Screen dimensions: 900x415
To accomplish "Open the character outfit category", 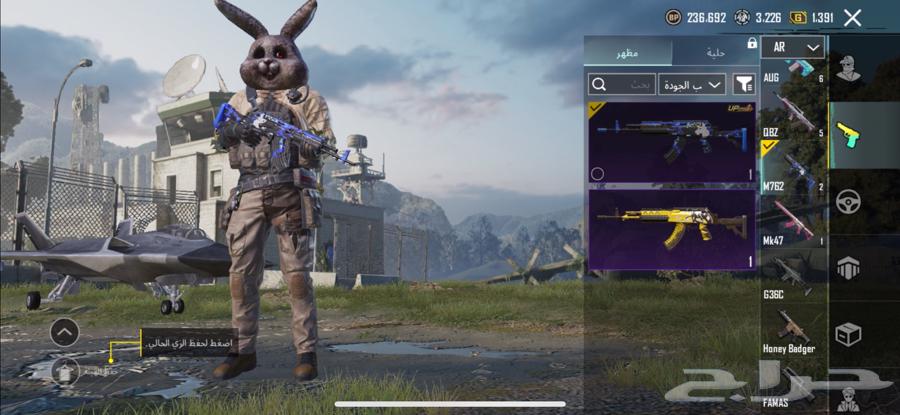I will coord(848,69).
